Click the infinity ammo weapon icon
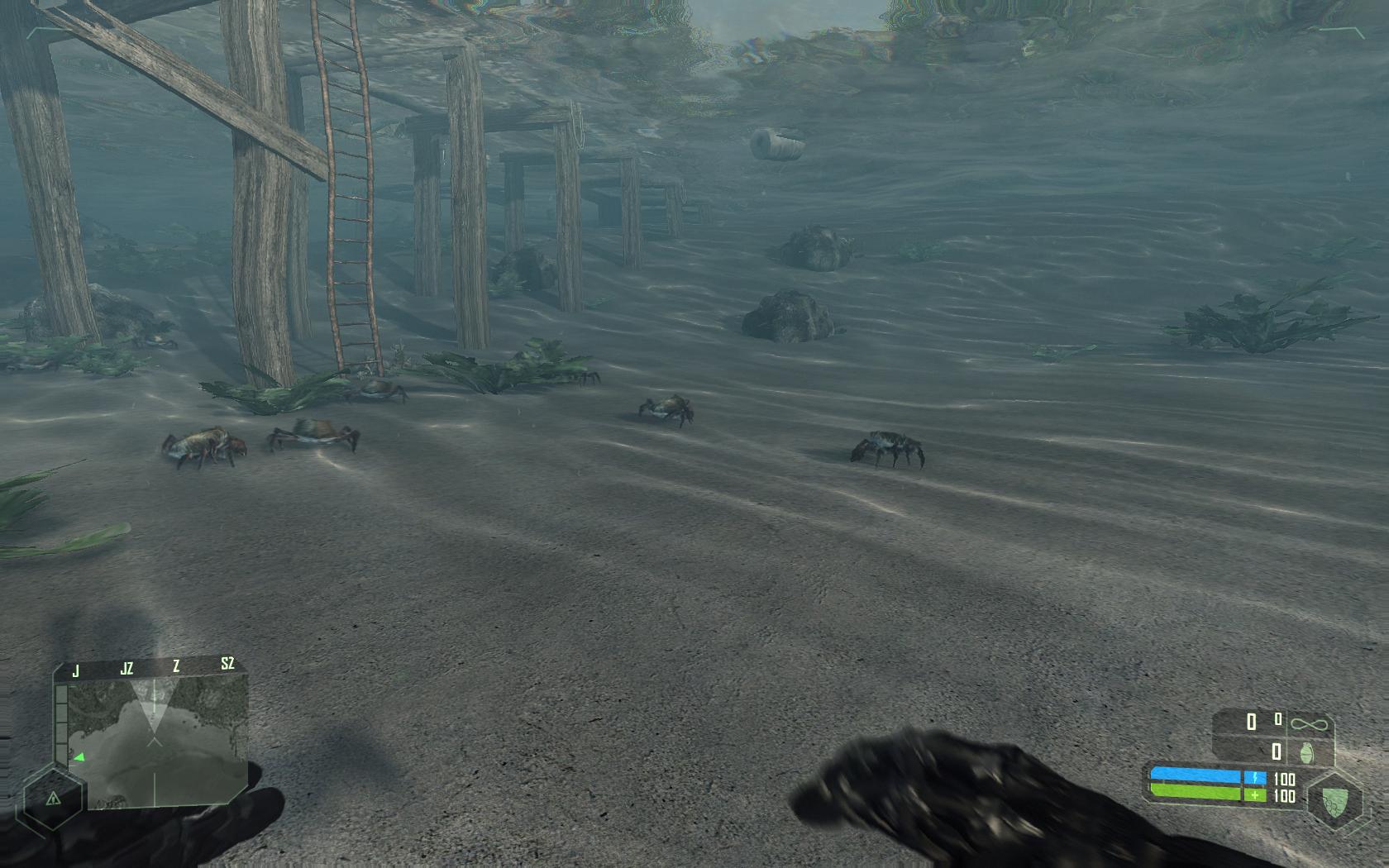Screen dimensions: 1389x868 click(1309, 725)
